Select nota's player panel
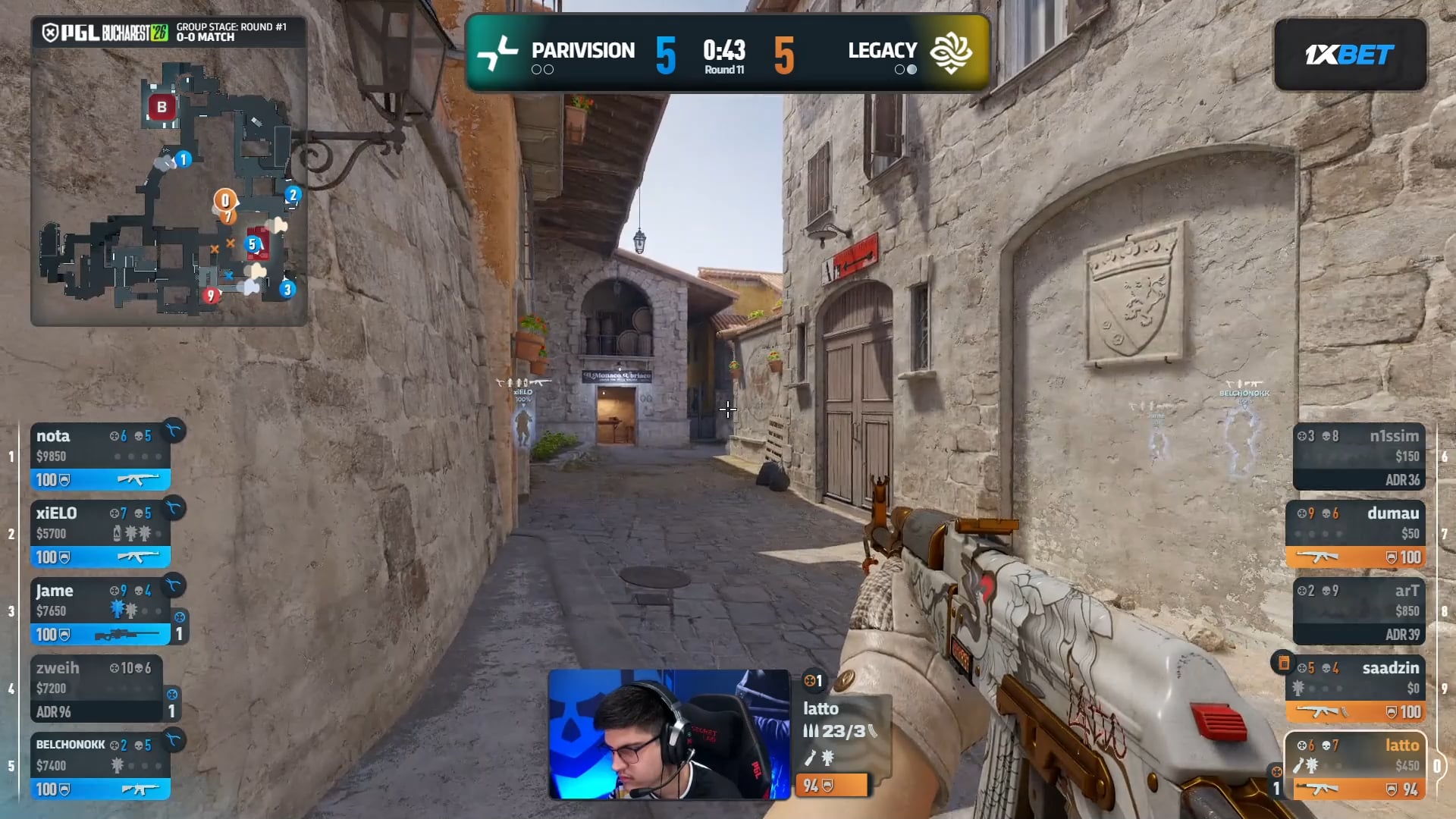 click(99, 456)
